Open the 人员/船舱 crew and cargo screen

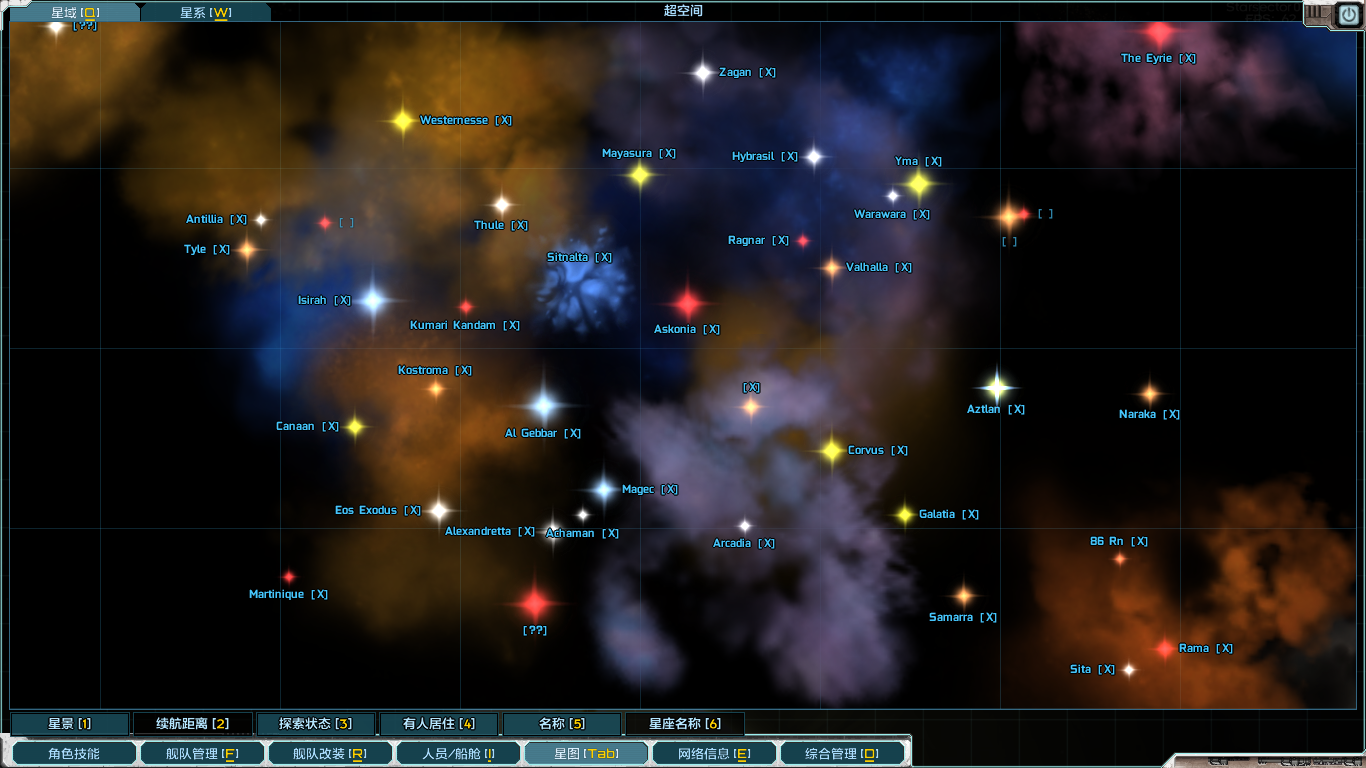[458, 753]
